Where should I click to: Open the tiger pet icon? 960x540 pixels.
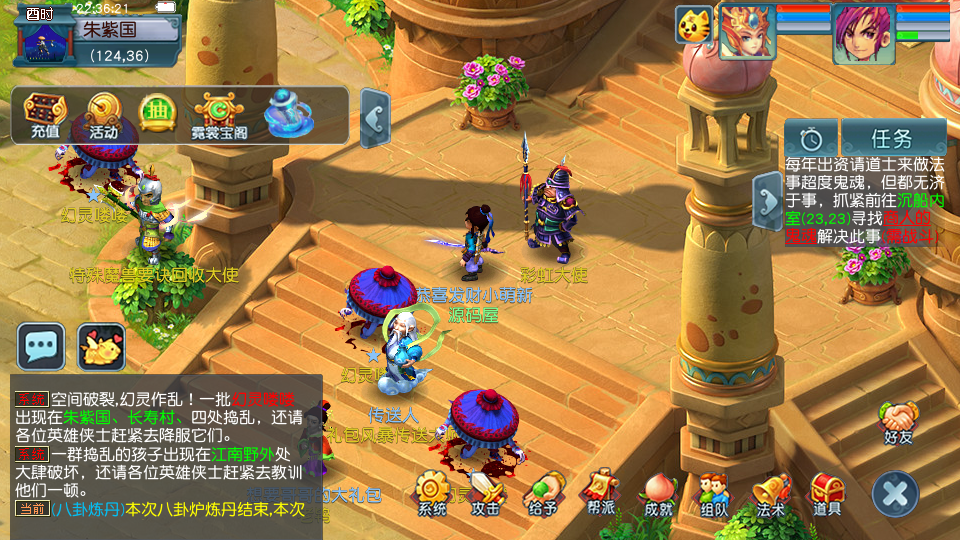(692, 24)
